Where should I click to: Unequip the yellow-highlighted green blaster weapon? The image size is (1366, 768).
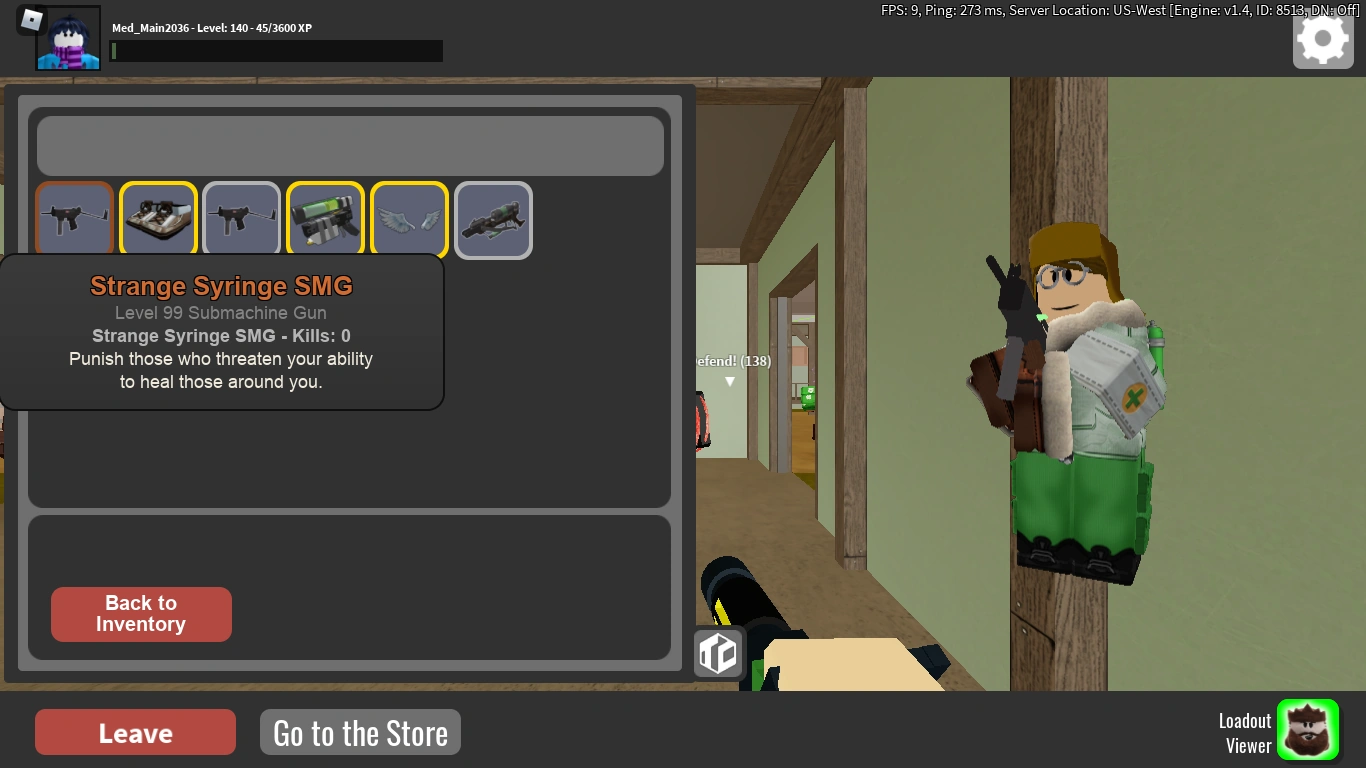pyautogui.click(x=325, y=219)
